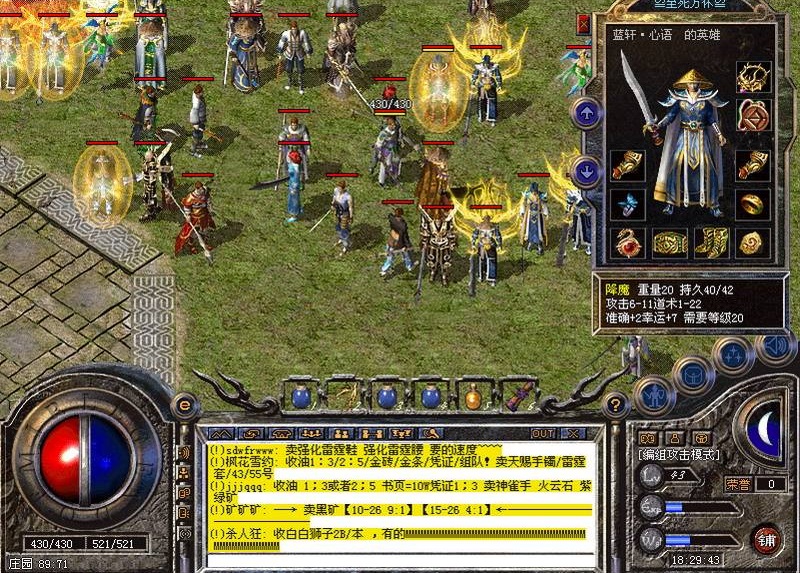Close the hero equipment panel
This screenshot has height=573, width=800.
[583, 22]
